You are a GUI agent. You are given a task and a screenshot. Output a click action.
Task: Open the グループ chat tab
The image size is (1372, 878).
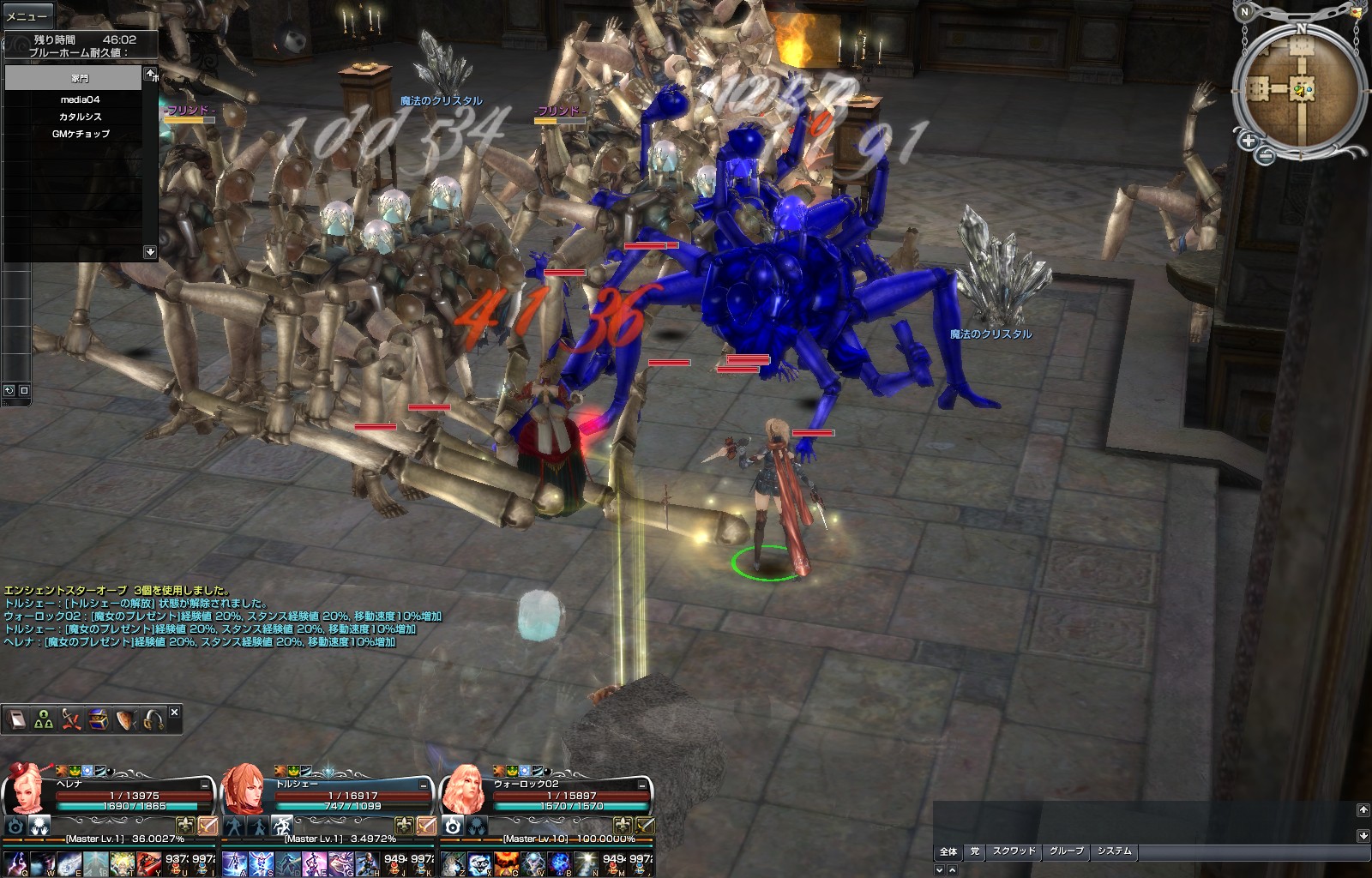1067,851
